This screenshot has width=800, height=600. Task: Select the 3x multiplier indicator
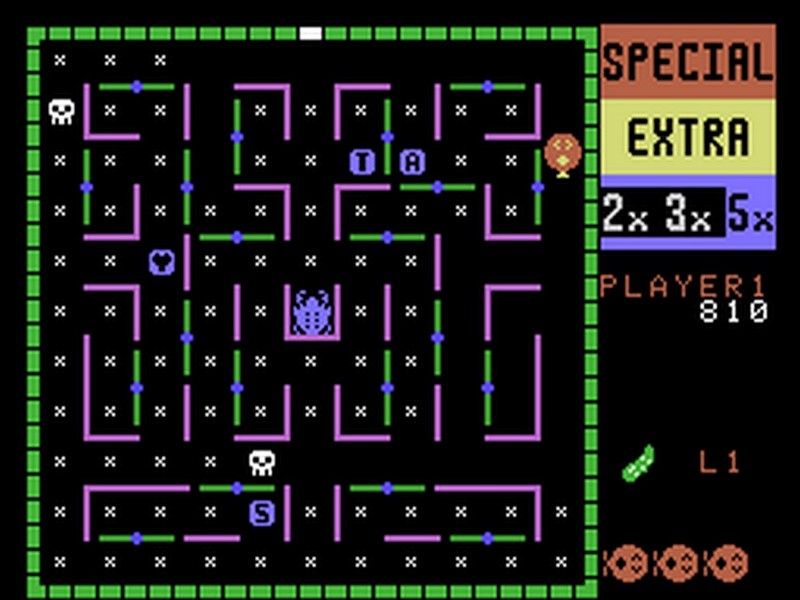coord(690,213)
